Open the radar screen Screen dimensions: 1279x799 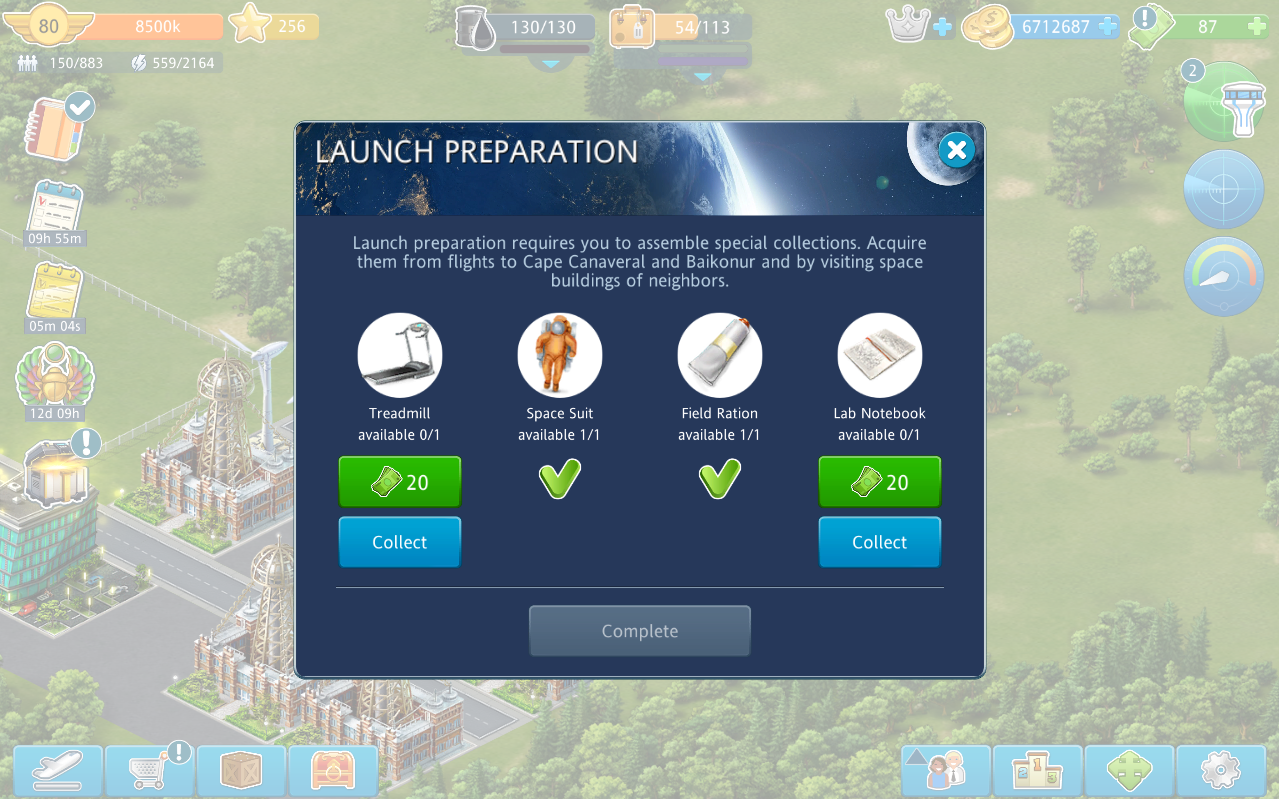[1224, 189]
